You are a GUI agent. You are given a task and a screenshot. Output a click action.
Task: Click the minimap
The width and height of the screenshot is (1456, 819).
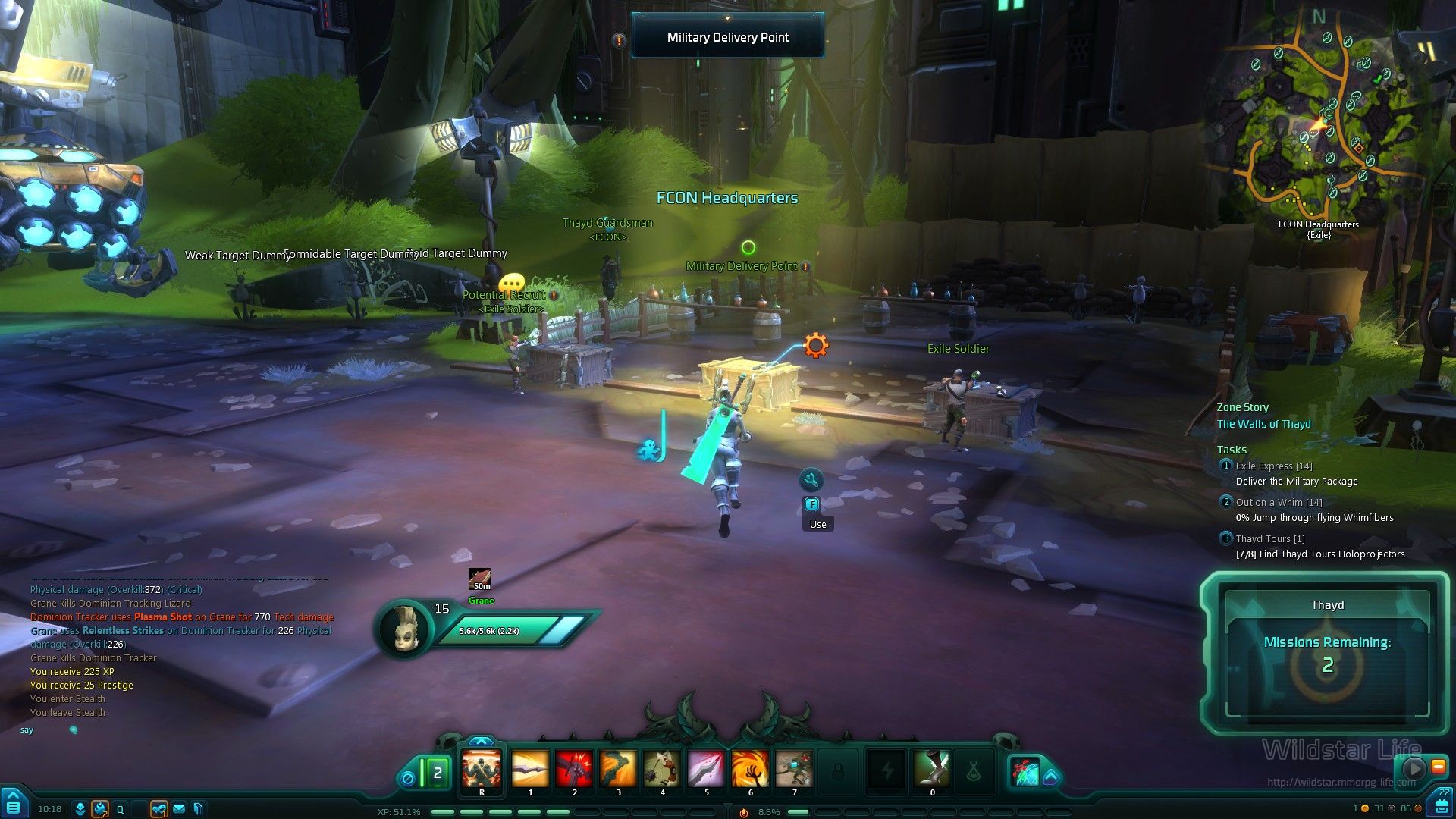click(1319, 121)
